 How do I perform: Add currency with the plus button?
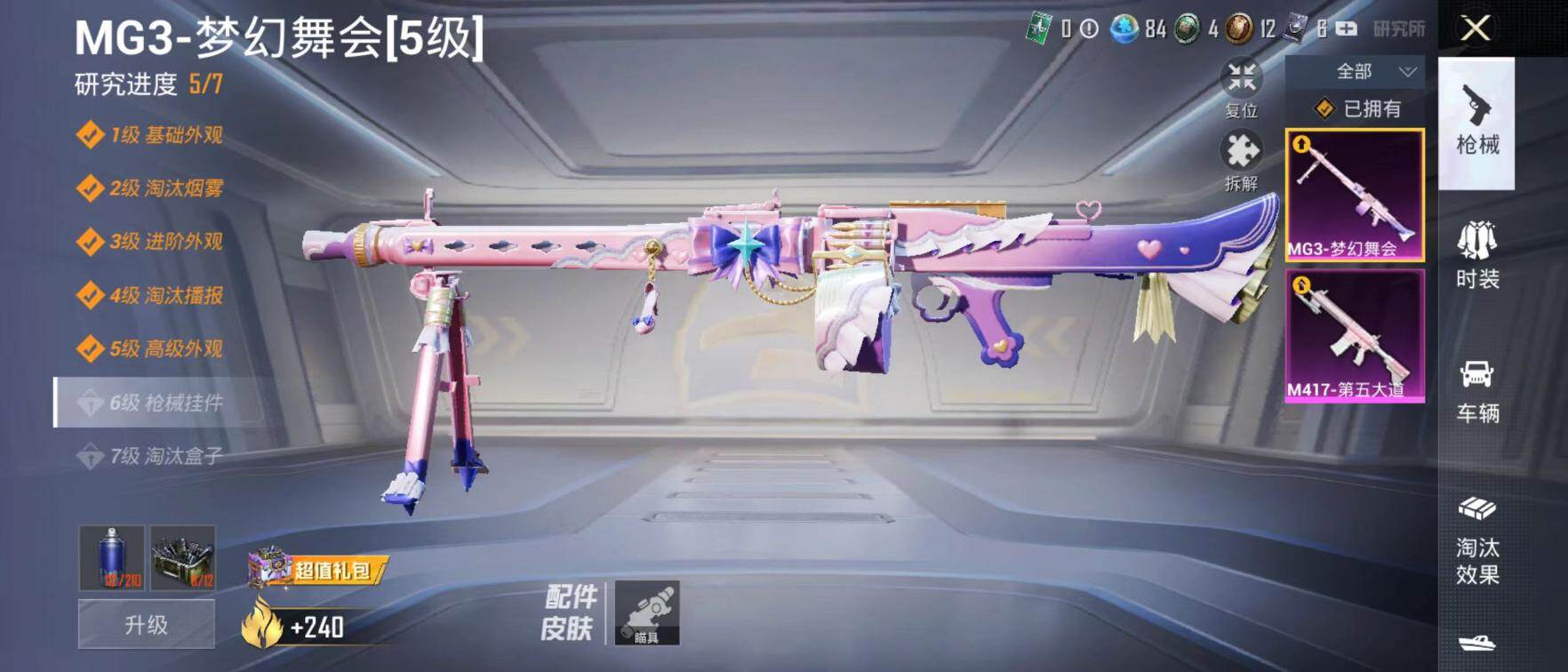pos(1347,29)
